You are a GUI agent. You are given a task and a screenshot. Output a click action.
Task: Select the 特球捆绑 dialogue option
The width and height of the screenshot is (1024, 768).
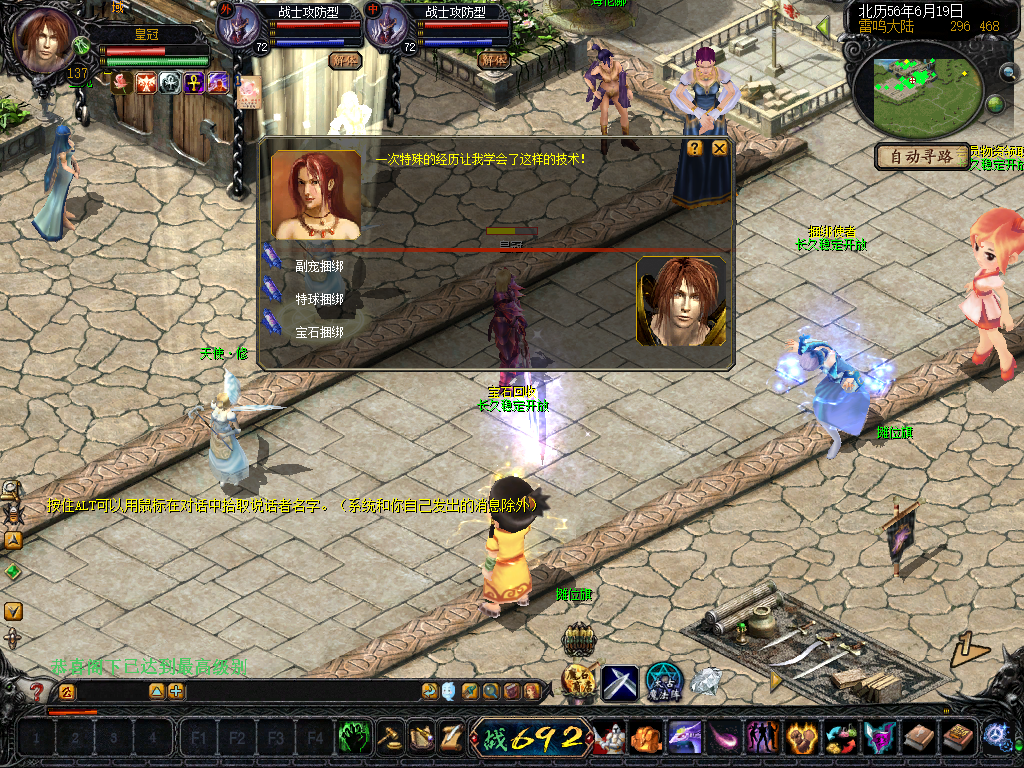point(319,299)
